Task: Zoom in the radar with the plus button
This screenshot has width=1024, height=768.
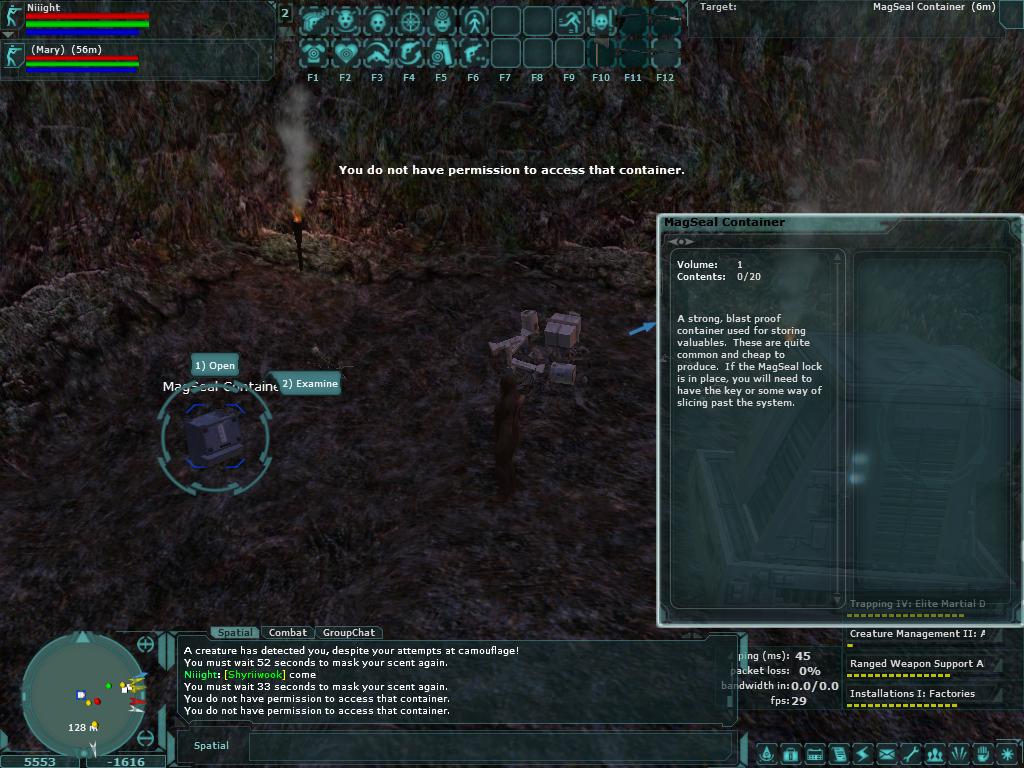Action: (x=146, y=644)
